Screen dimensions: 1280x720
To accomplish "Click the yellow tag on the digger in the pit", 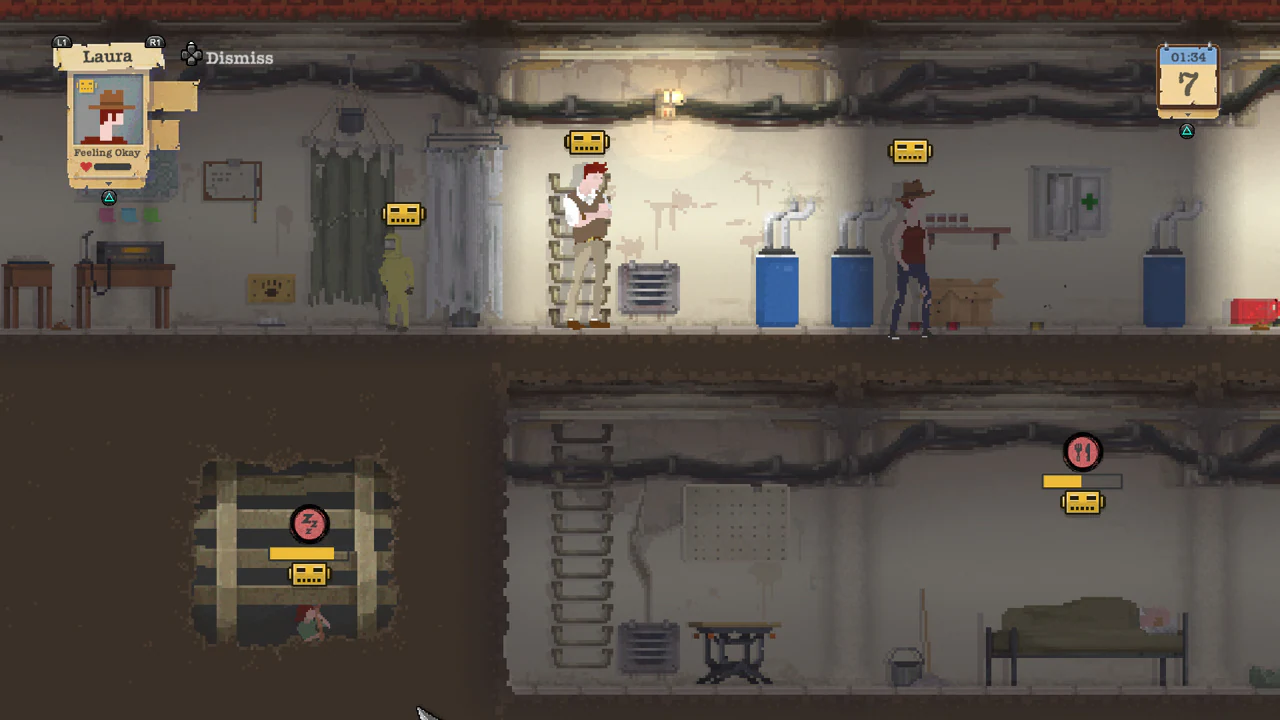I will point(309,574).
